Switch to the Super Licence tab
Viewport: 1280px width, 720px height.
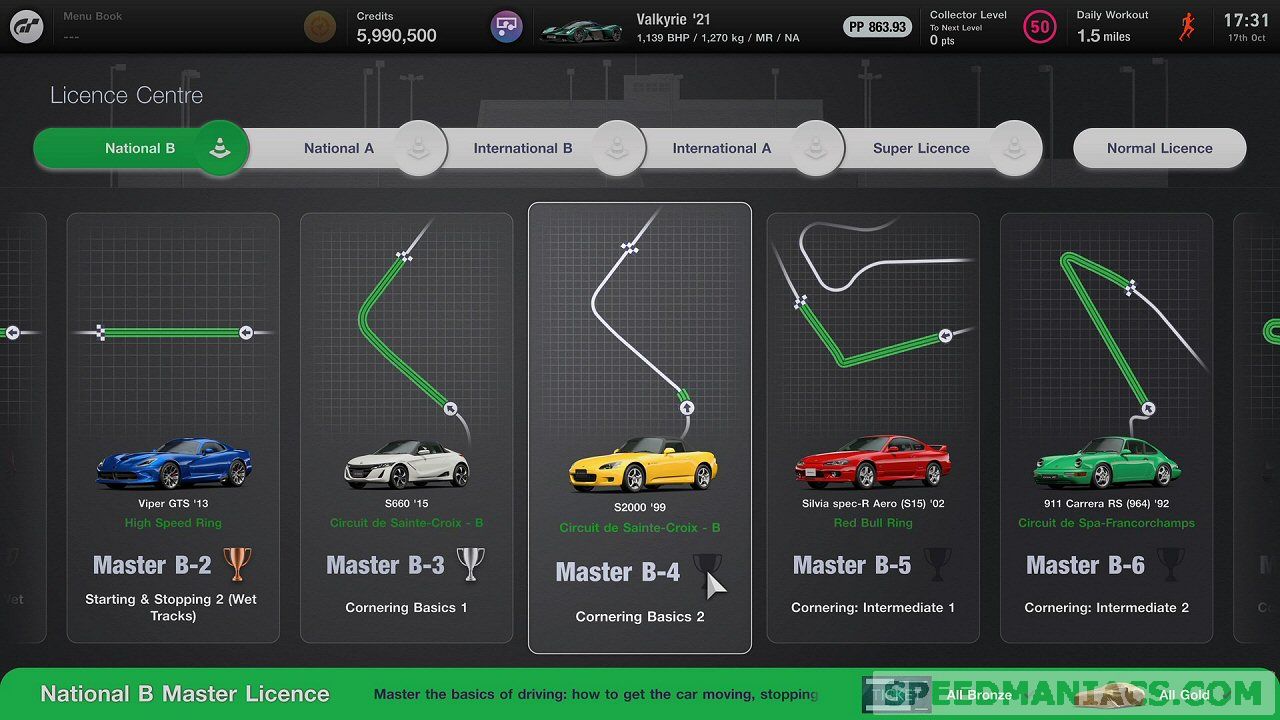coord(921,148)
